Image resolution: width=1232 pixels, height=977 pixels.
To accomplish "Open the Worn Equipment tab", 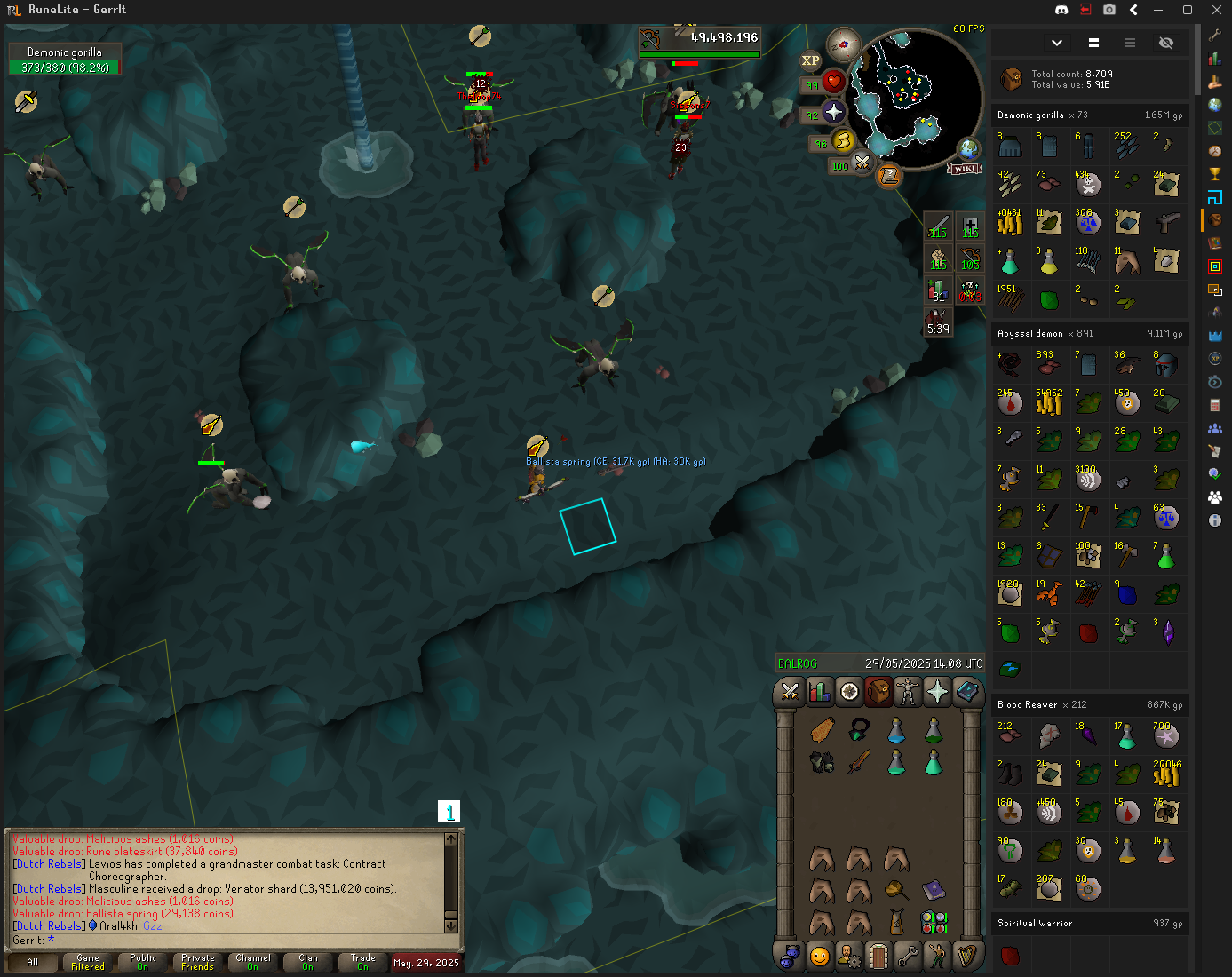I will coord(908,692).
